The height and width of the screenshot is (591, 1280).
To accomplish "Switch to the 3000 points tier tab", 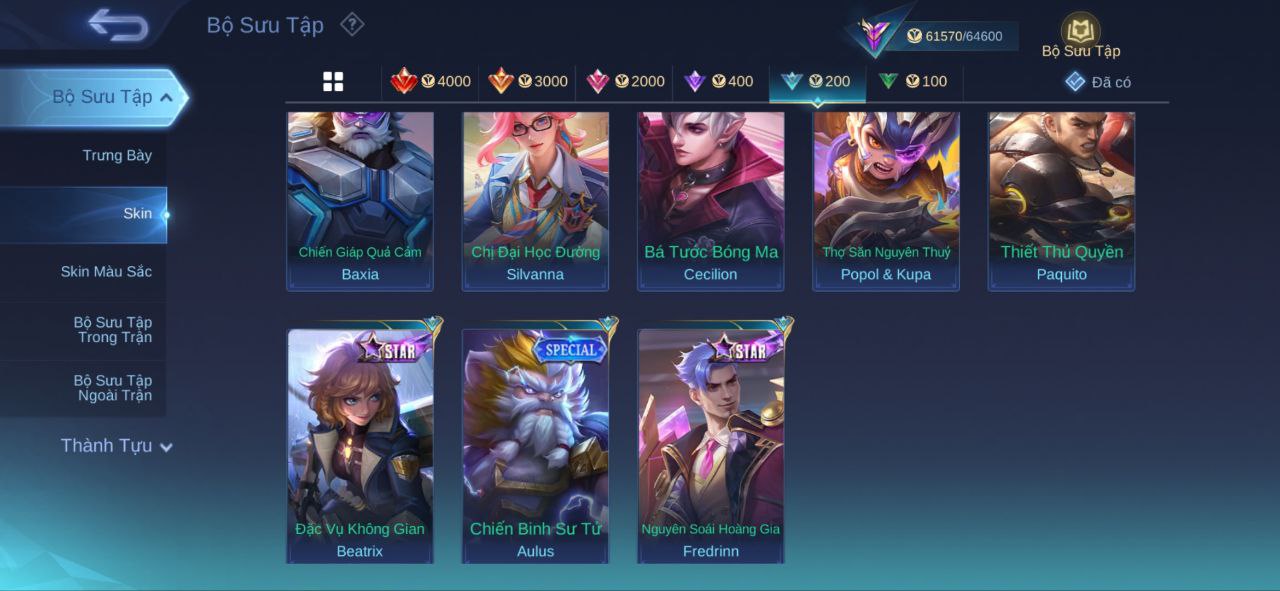I will 528,82.
